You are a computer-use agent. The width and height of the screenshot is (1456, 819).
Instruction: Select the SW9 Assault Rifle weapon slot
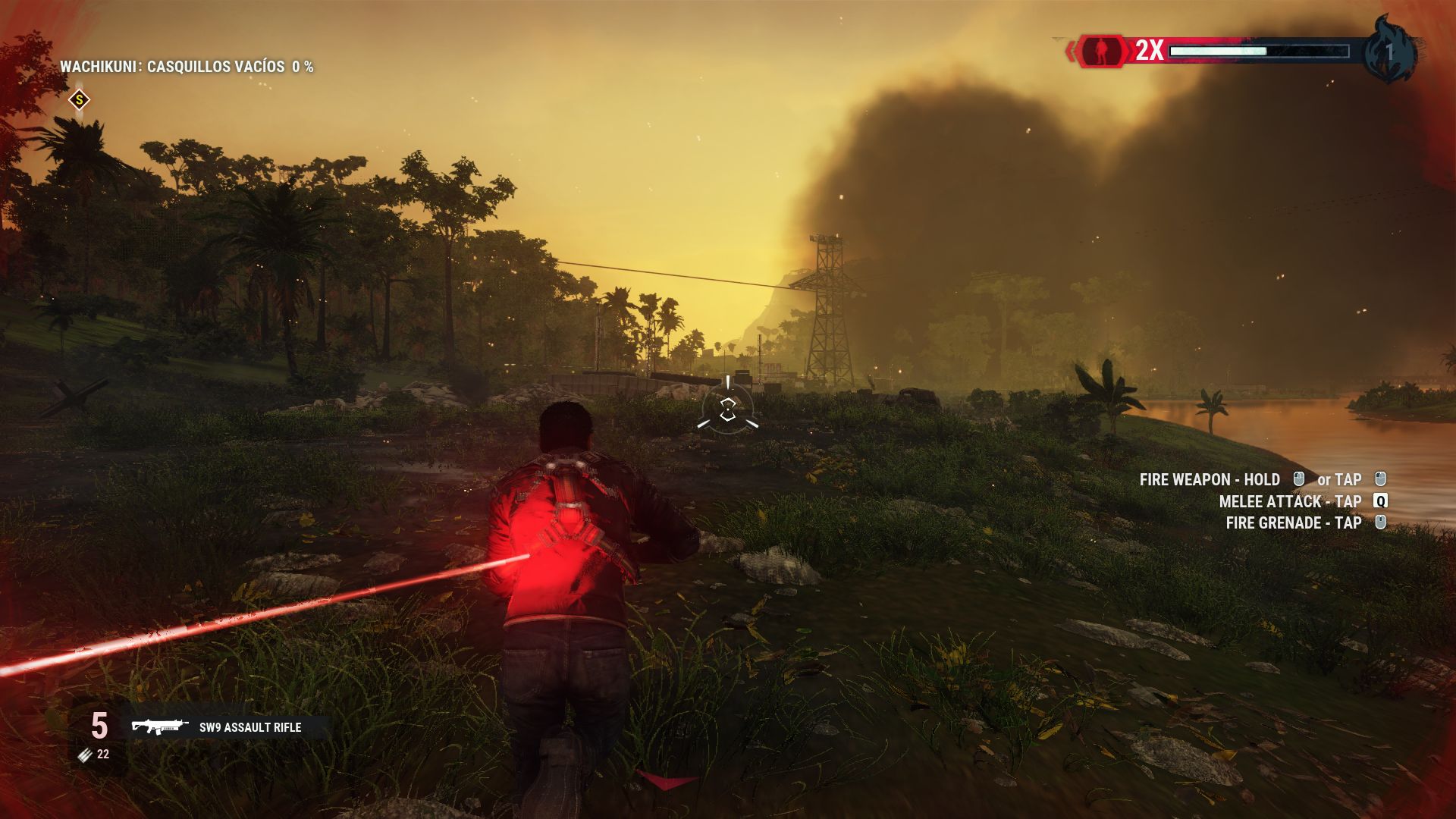(x=226, y=727)
